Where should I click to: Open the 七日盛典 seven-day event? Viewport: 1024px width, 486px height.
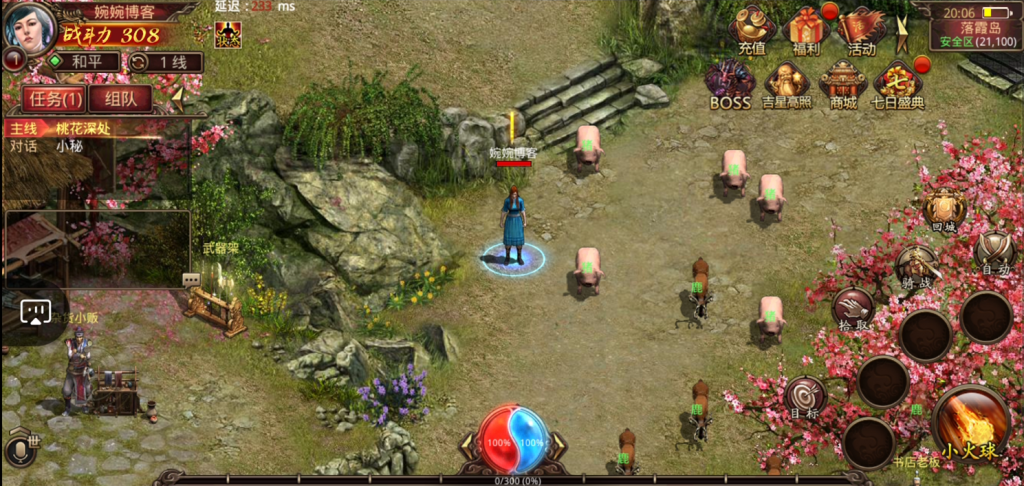coord(897,83)
